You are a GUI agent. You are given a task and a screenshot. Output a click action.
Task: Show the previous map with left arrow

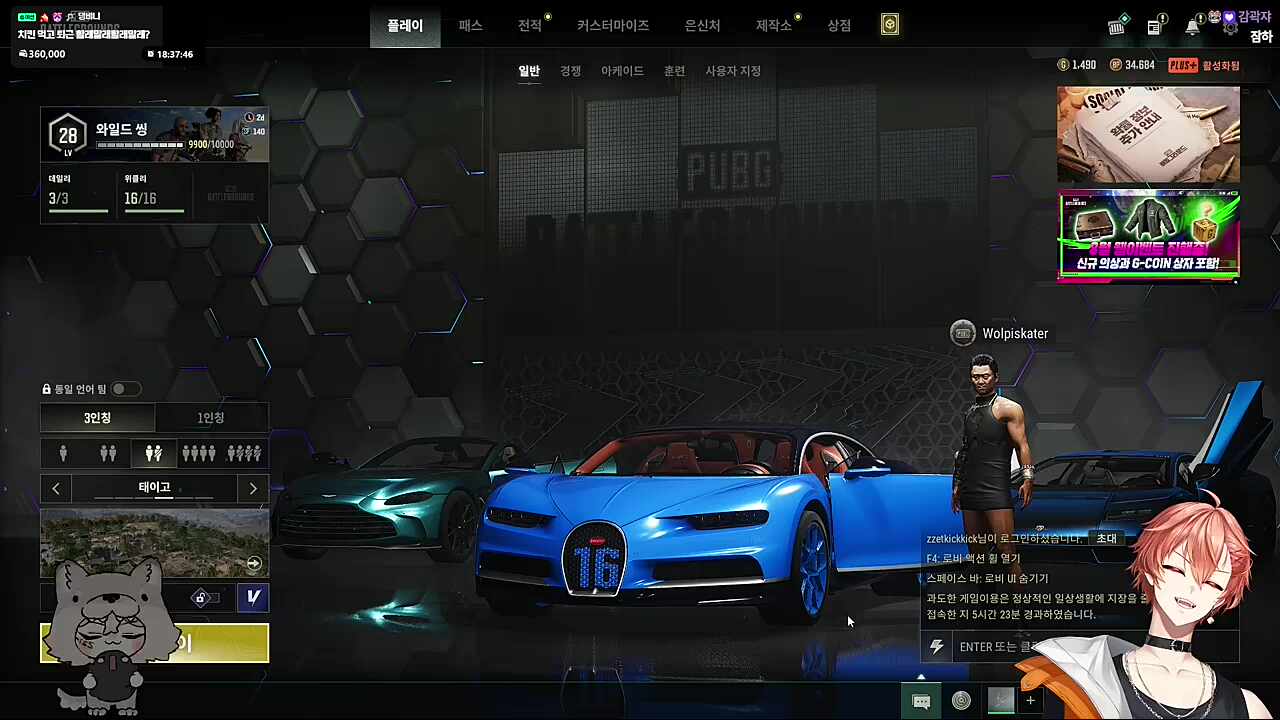click(56, 488)
